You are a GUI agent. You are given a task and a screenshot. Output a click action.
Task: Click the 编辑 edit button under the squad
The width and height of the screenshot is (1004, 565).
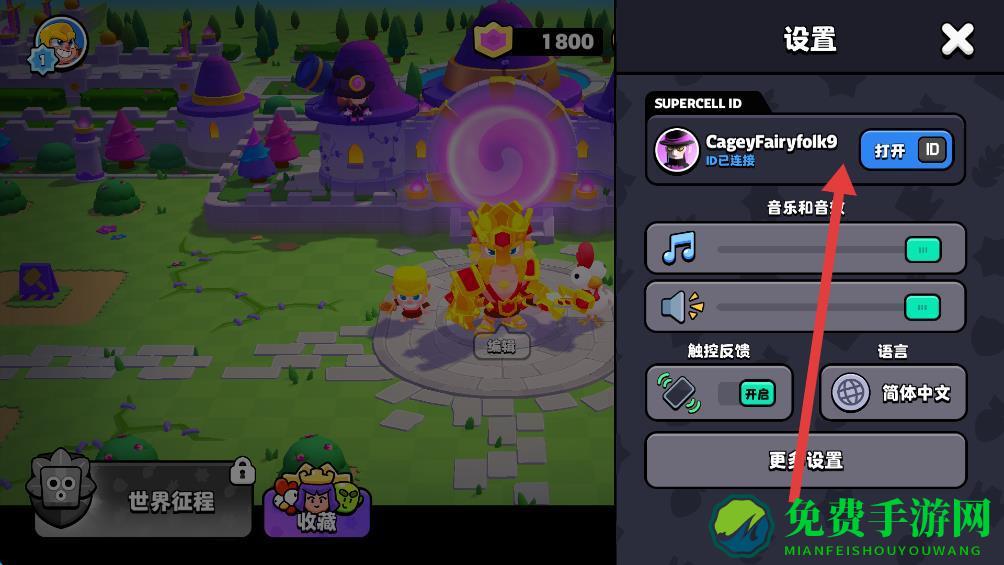tap(501, 346)
